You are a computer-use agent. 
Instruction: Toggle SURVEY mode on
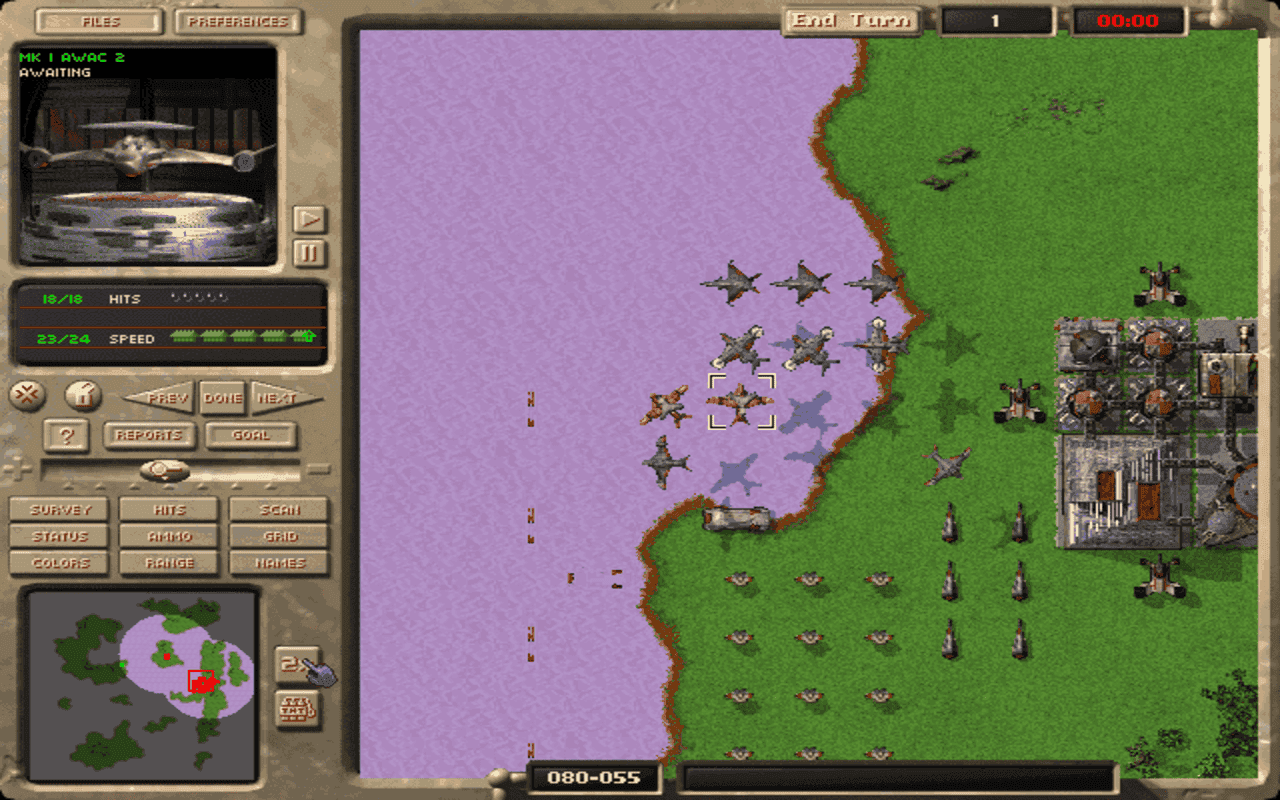(x=58, y=510)
